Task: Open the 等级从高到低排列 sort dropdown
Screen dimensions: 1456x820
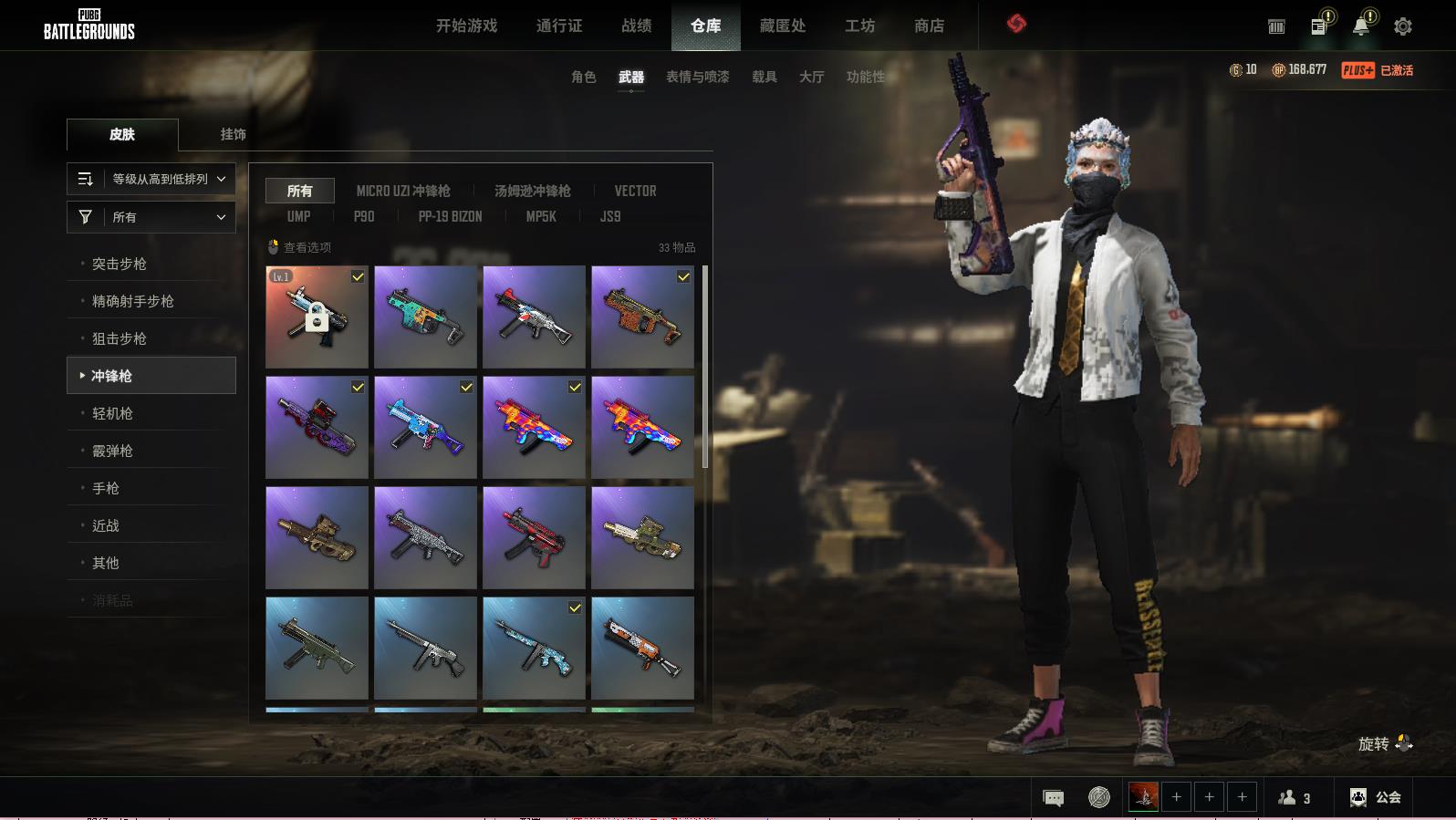Action: (151, 179)
